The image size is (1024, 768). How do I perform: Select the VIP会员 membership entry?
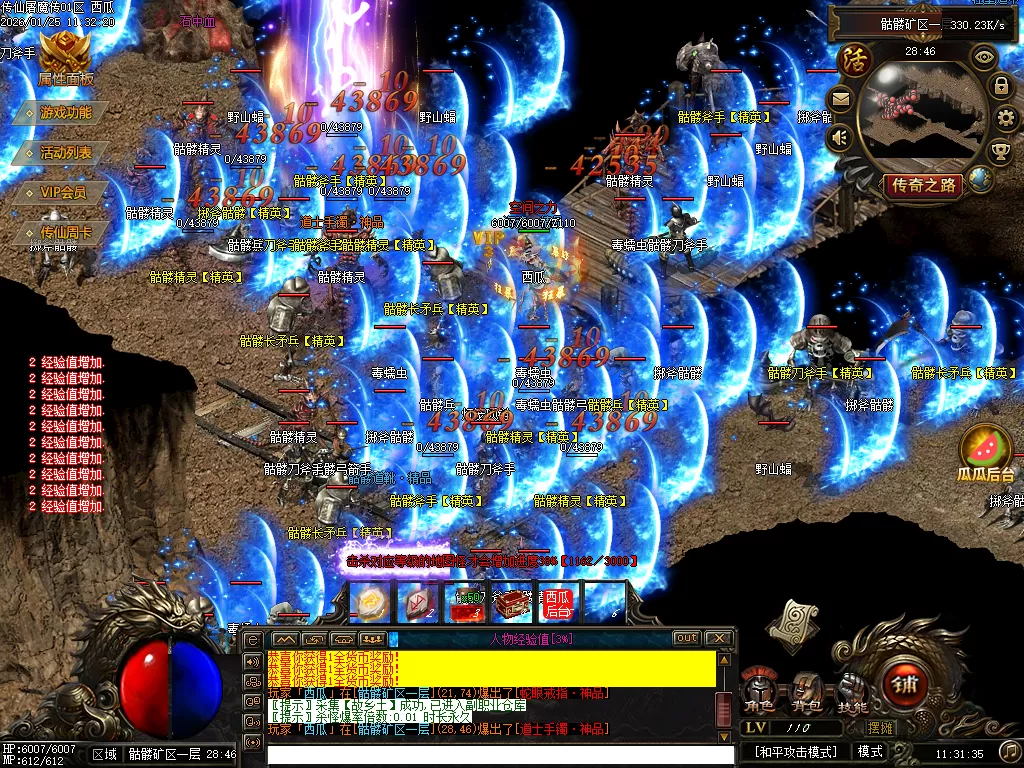click(x=63, y=192)
